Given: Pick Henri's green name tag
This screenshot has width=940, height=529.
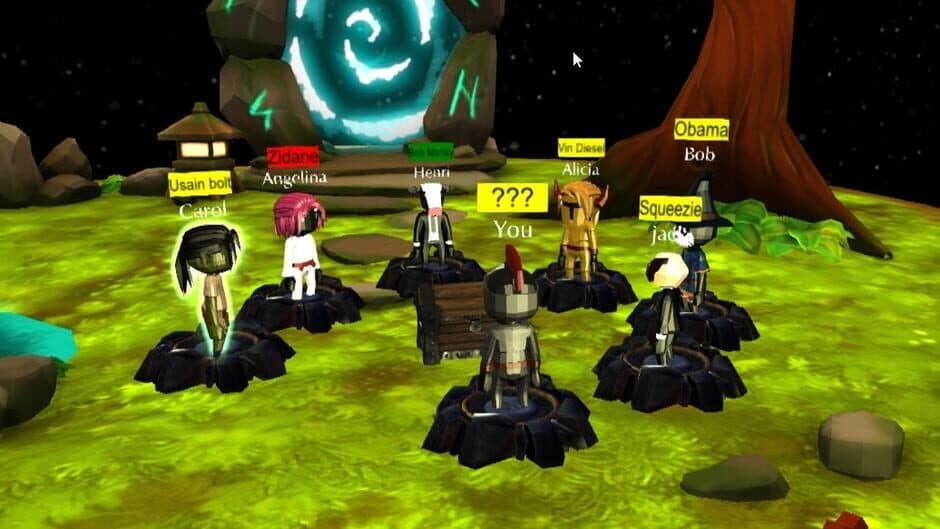Looking at the screenshot, I should coord(430,151).
